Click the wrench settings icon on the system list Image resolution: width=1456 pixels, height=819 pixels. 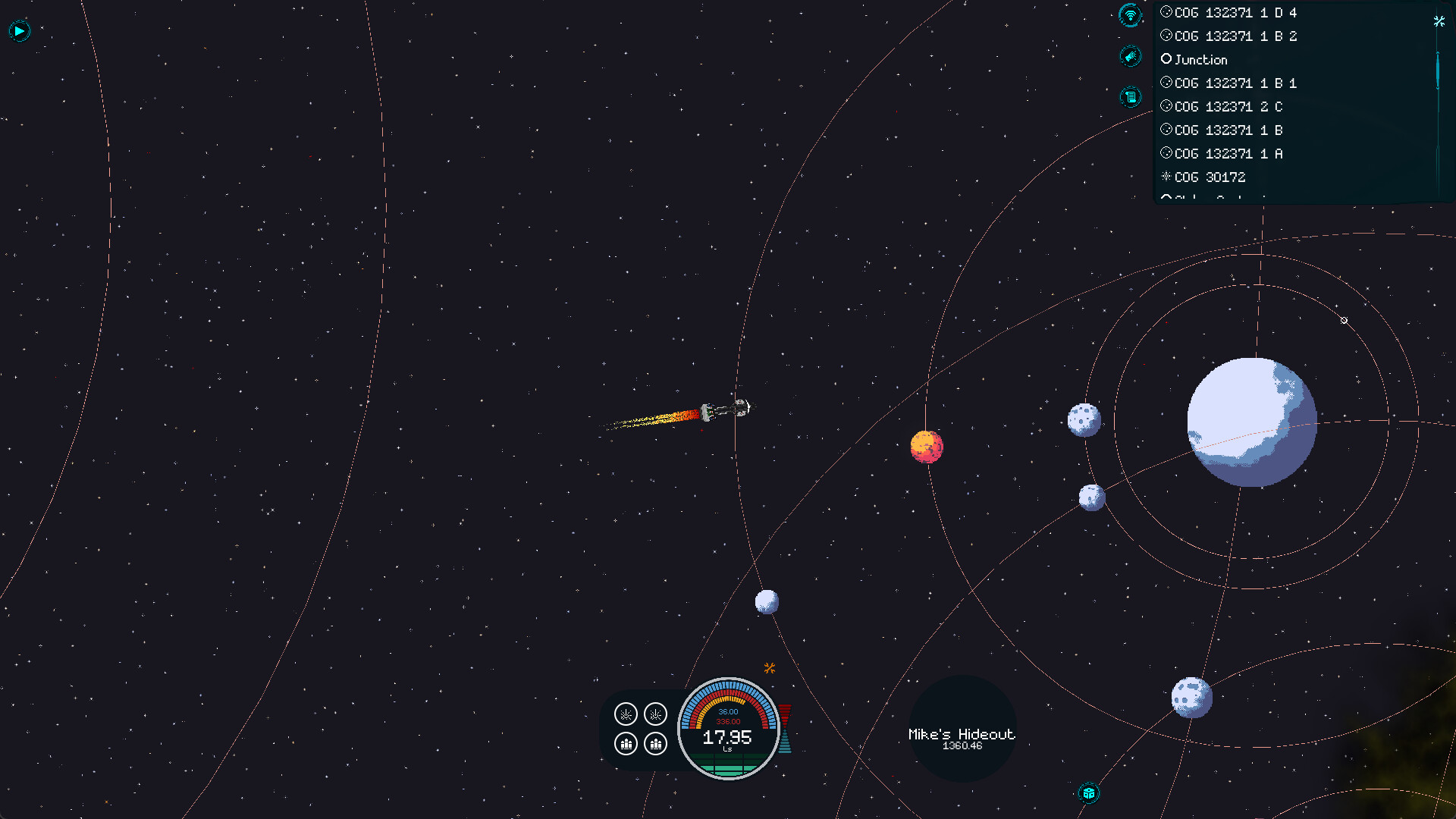coord(1439,22)
